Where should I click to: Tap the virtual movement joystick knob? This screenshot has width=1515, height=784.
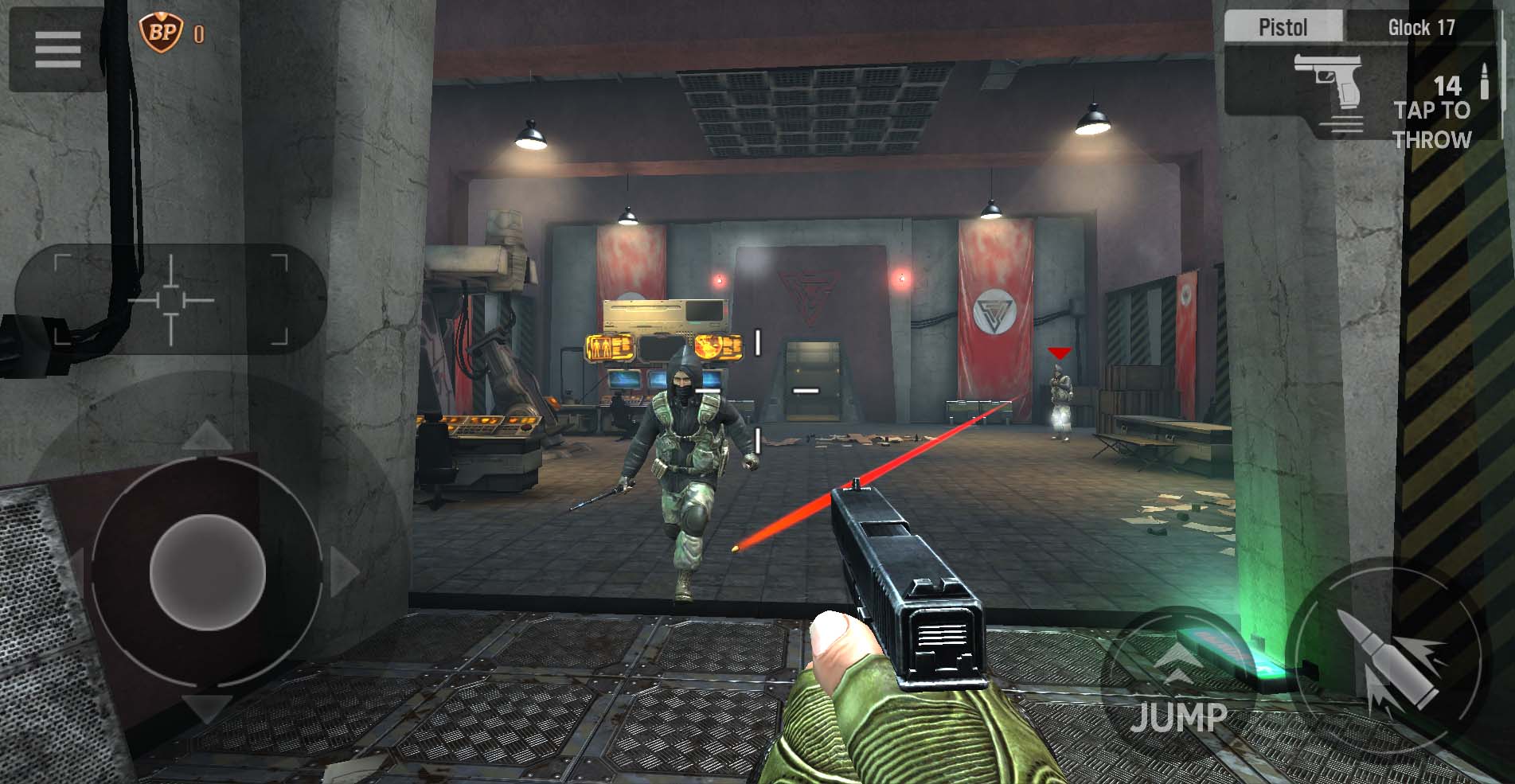pyautogui.click(x=207, y=571)
